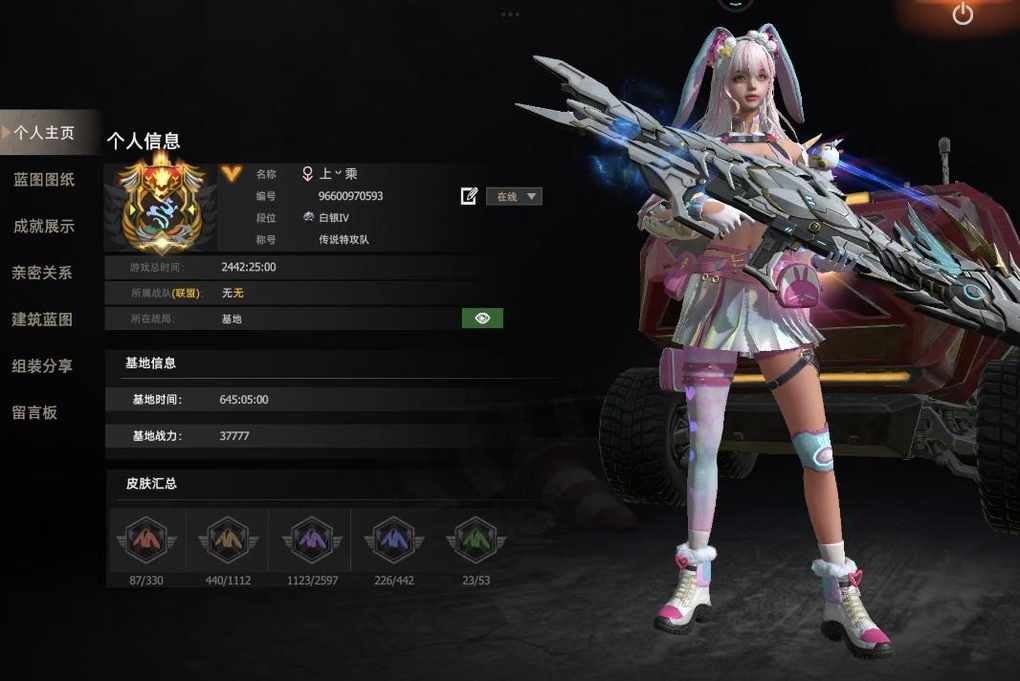Open the 留言板 message board tab

34,412
